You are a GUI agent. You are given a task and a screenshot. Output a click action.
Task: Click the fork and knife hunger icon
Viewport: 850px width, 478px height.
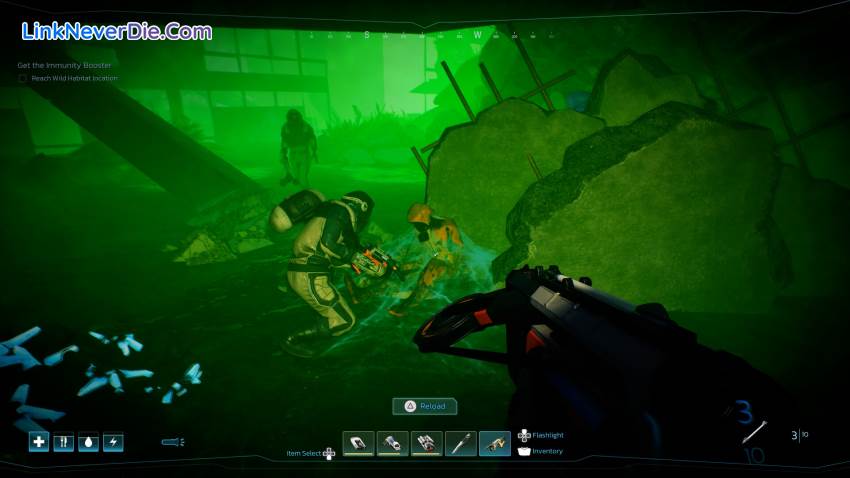click(64, 442)
